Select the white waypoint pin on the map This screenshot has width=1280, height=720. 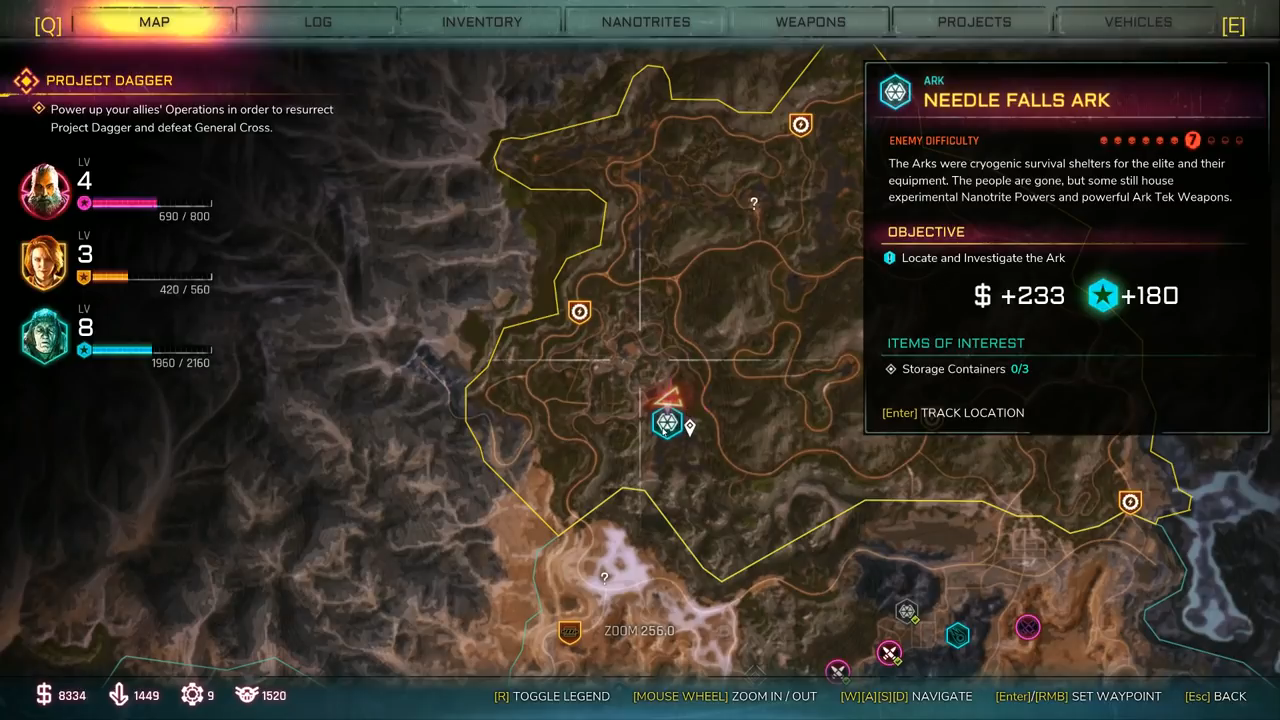pyautogui.click(x=690, y=428)
